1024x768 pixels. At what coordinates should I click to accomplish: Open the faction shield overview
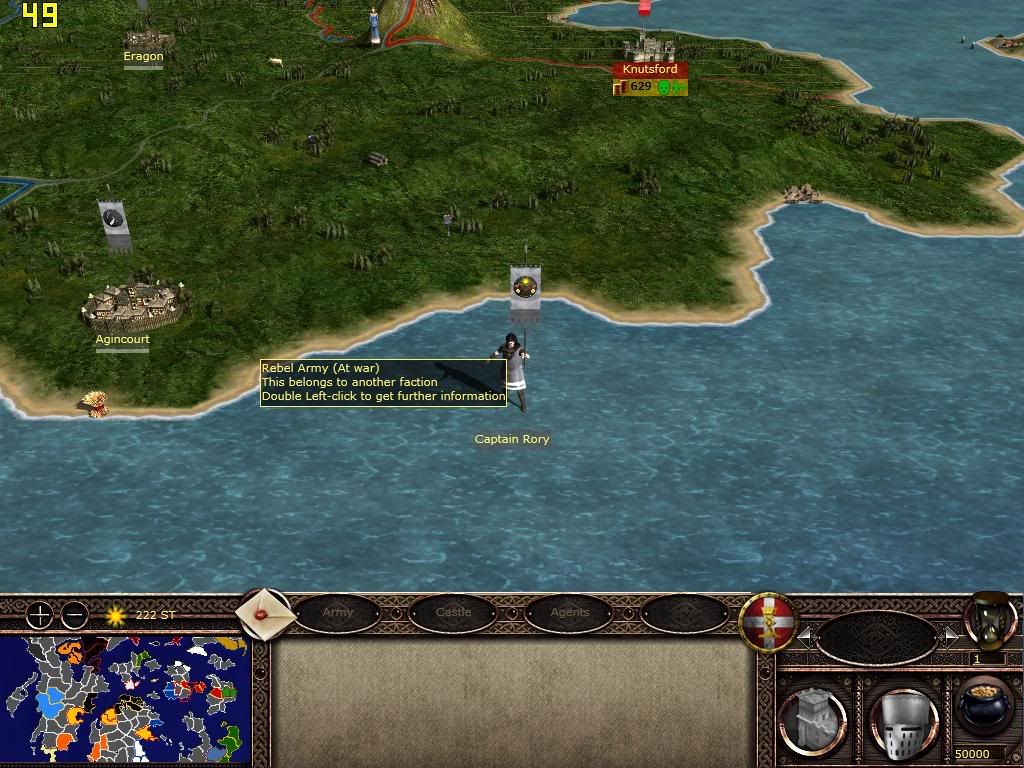pyautogui.click(x=767, y=622)
